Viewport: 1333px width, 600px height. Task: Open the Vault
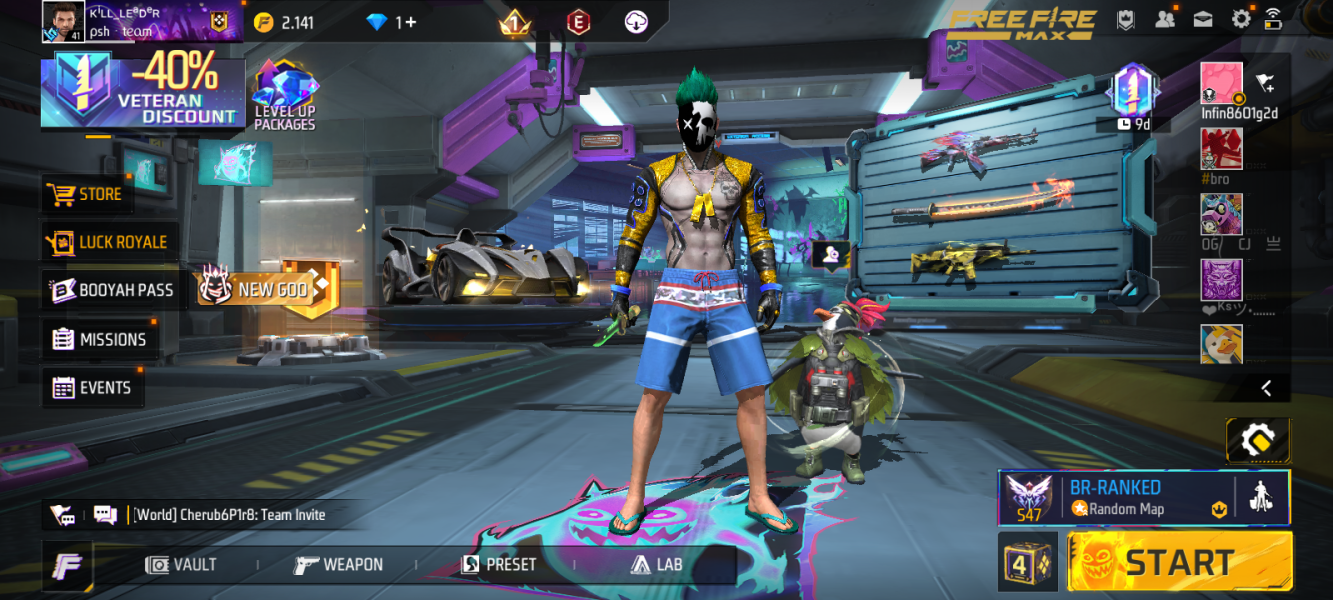pos(181,565)
